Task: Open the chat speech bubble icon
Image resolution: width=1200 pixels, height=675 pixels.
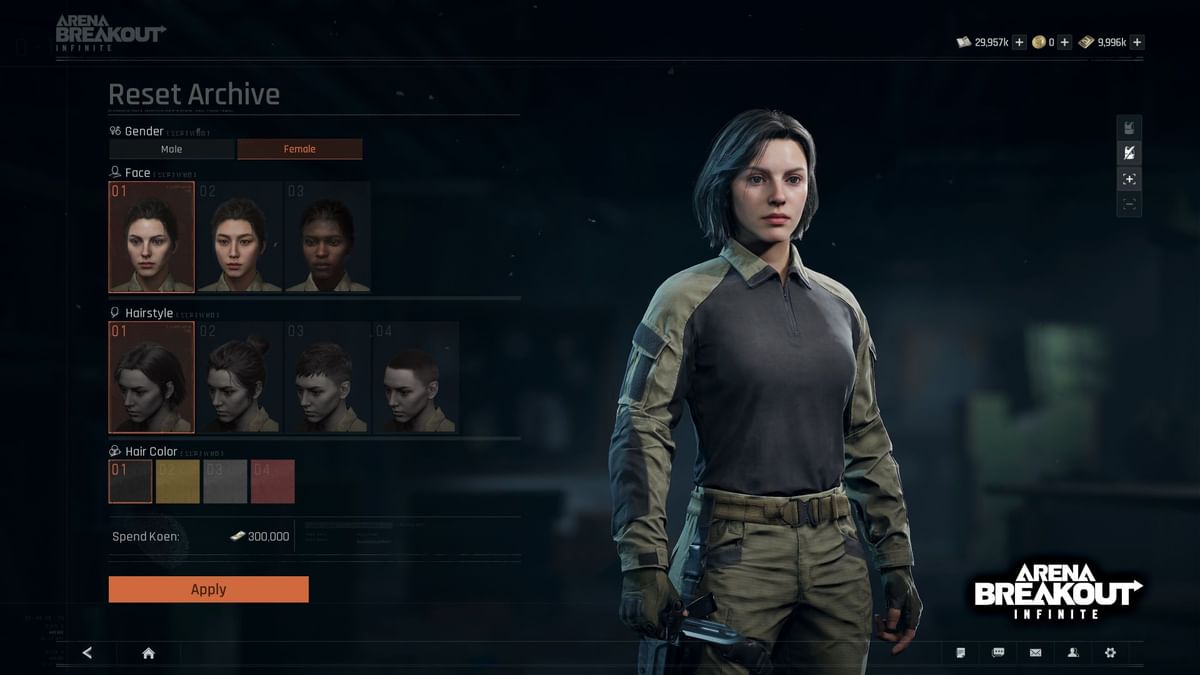Action: click(998, 653)
